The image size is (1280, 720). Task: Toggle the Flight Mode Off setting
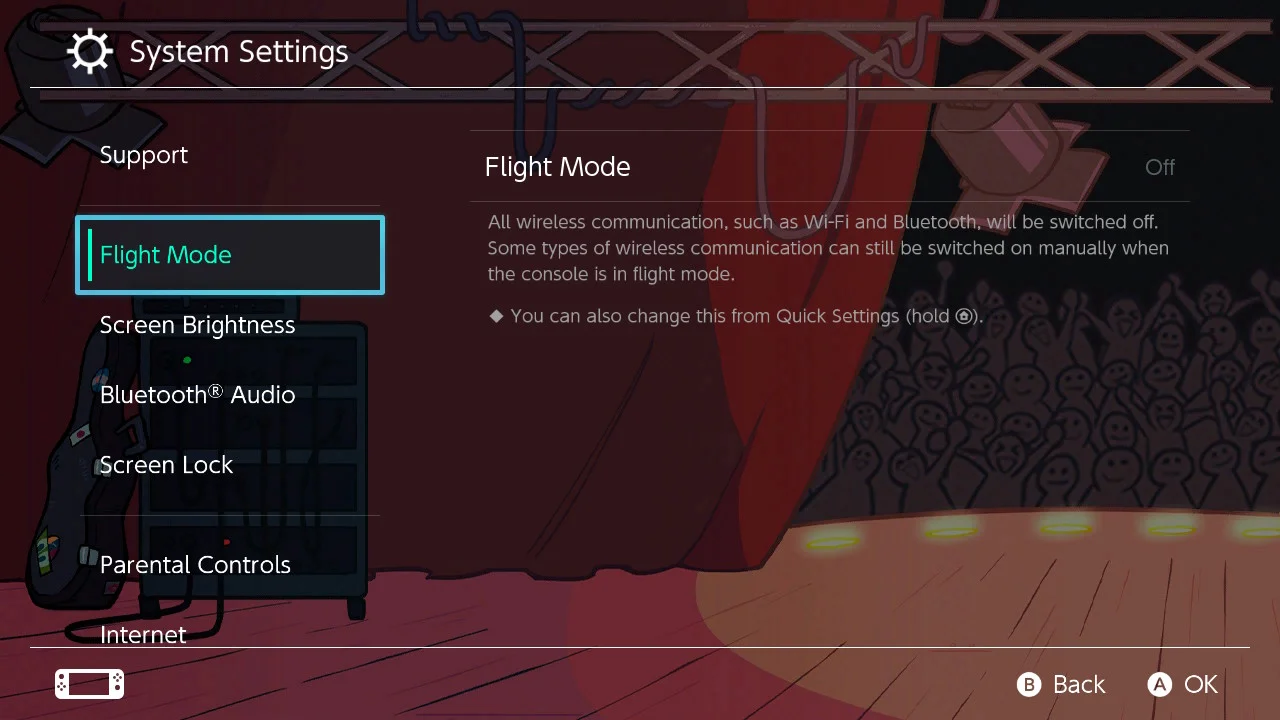coord(830,167)
